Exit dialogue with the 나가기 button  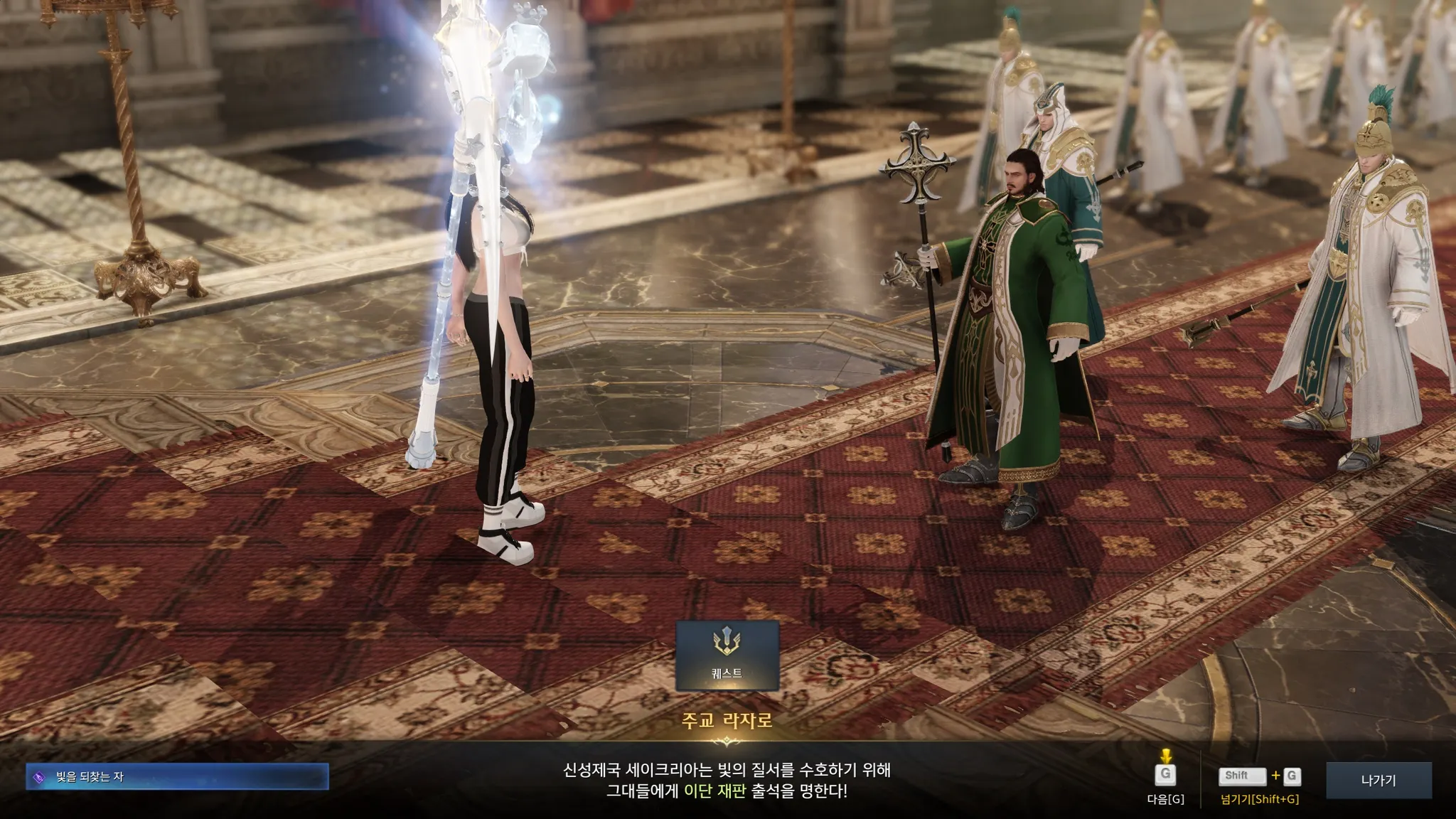(1378, 780)
